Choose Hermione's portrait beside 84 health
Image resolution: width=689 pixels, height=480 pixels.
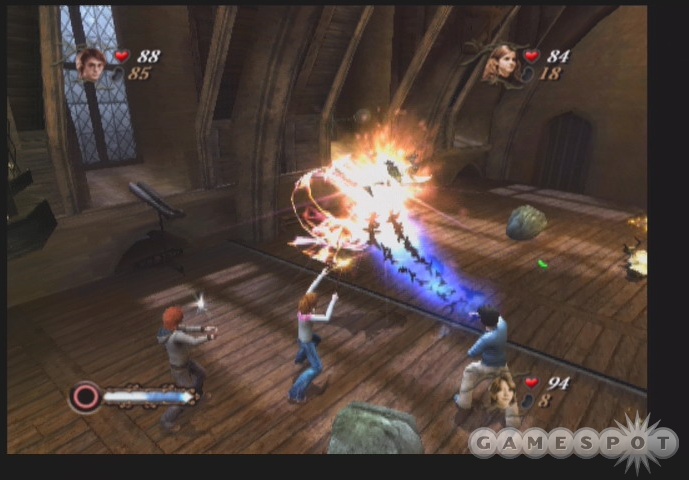pos(499,63)
